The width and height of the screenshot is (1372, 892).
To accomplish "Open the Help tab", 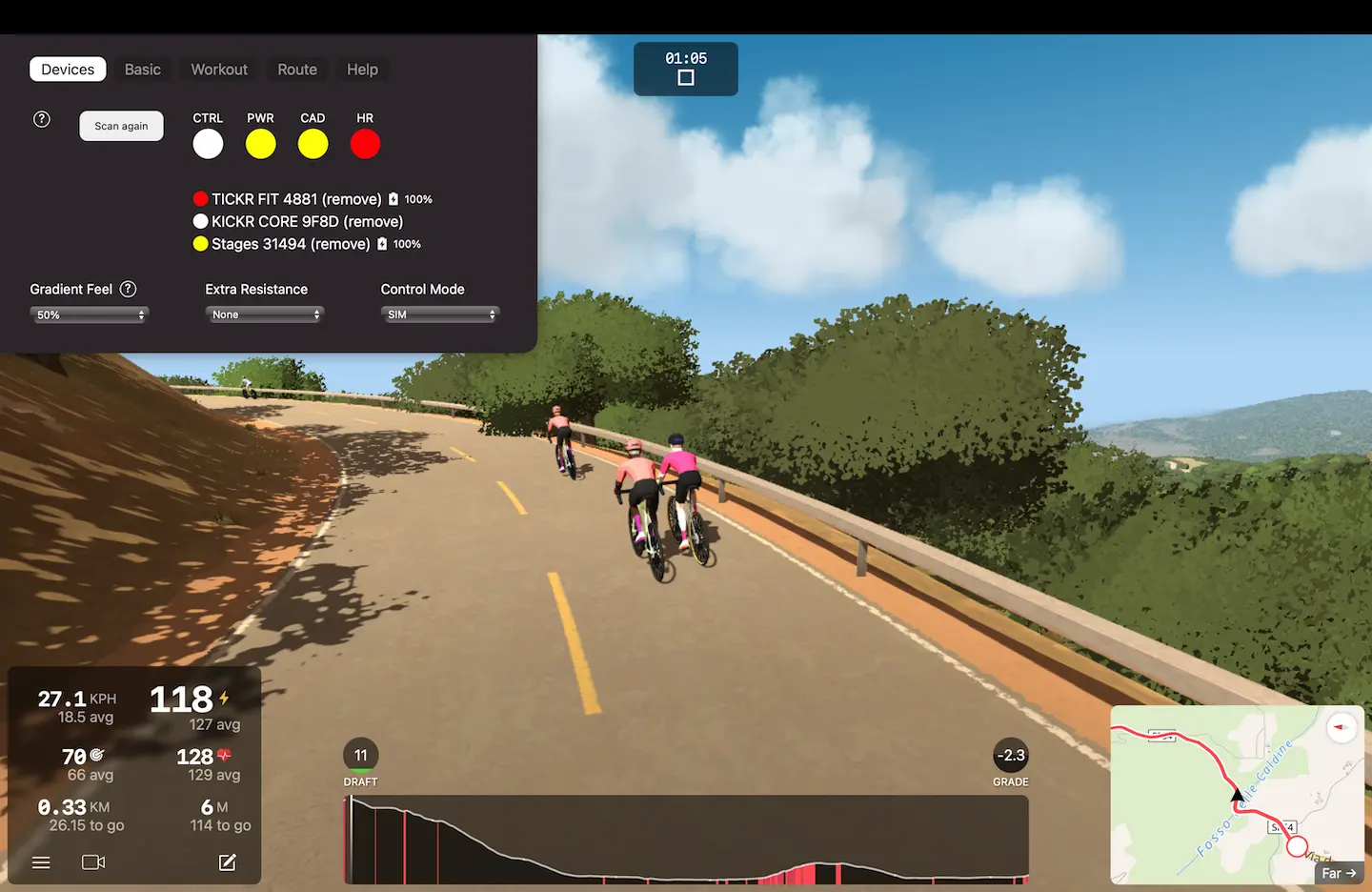I will pos(362,70).
